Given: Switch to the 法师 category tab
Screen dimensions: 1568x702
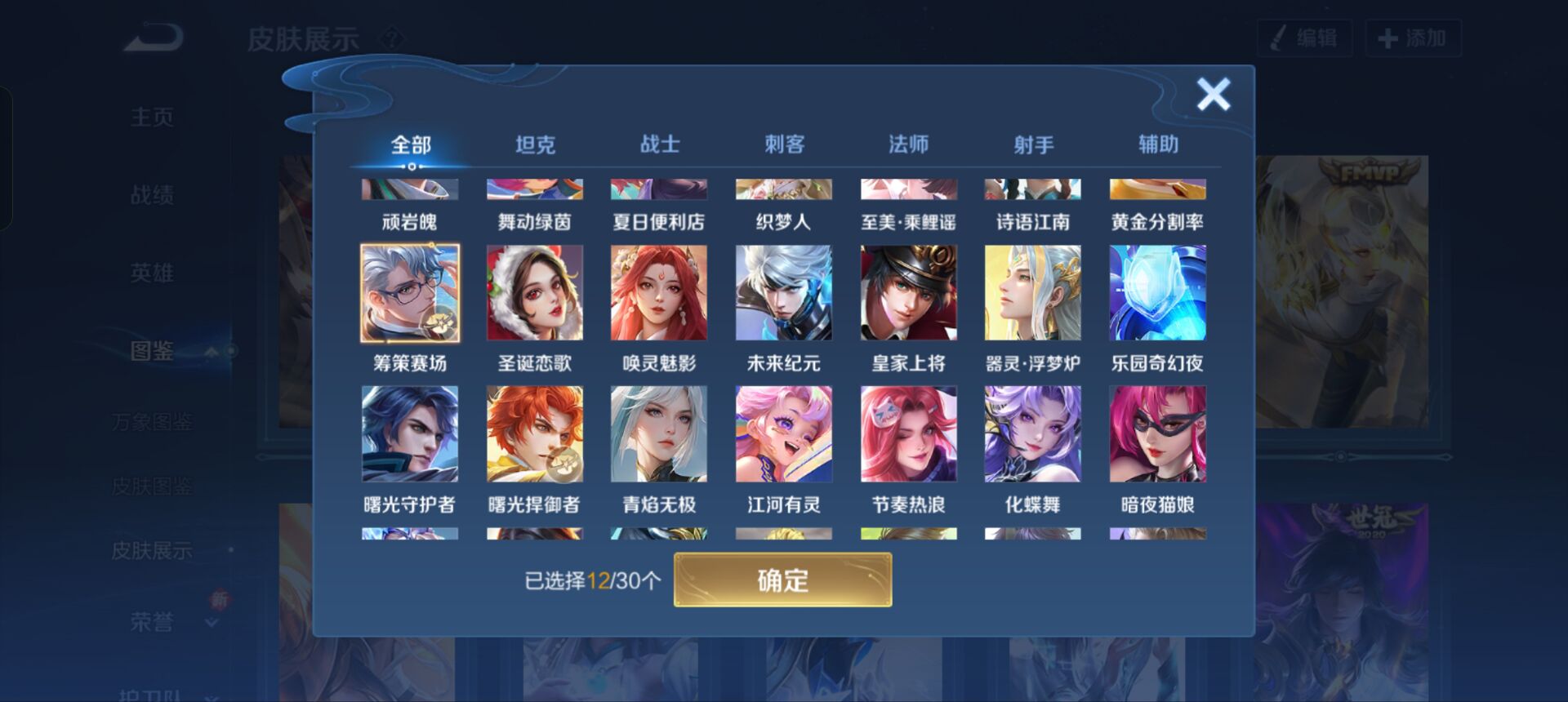Looking at the screenshot, I should pos(909,143).
